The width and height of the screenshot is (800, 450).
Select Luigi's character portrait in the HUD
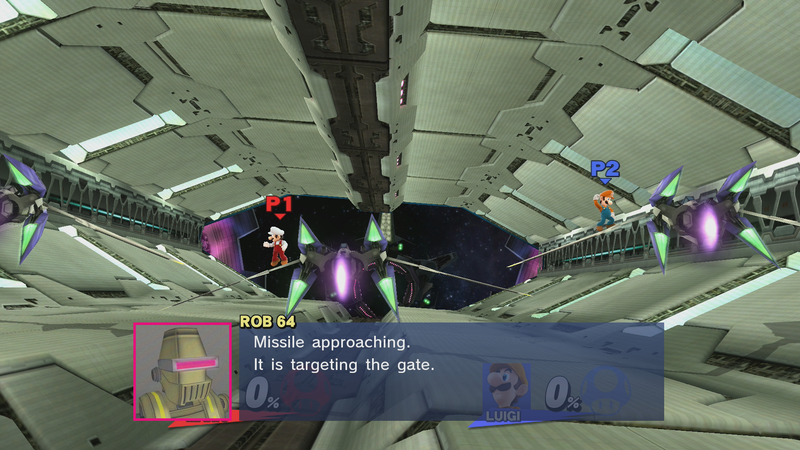coord(506,386)
